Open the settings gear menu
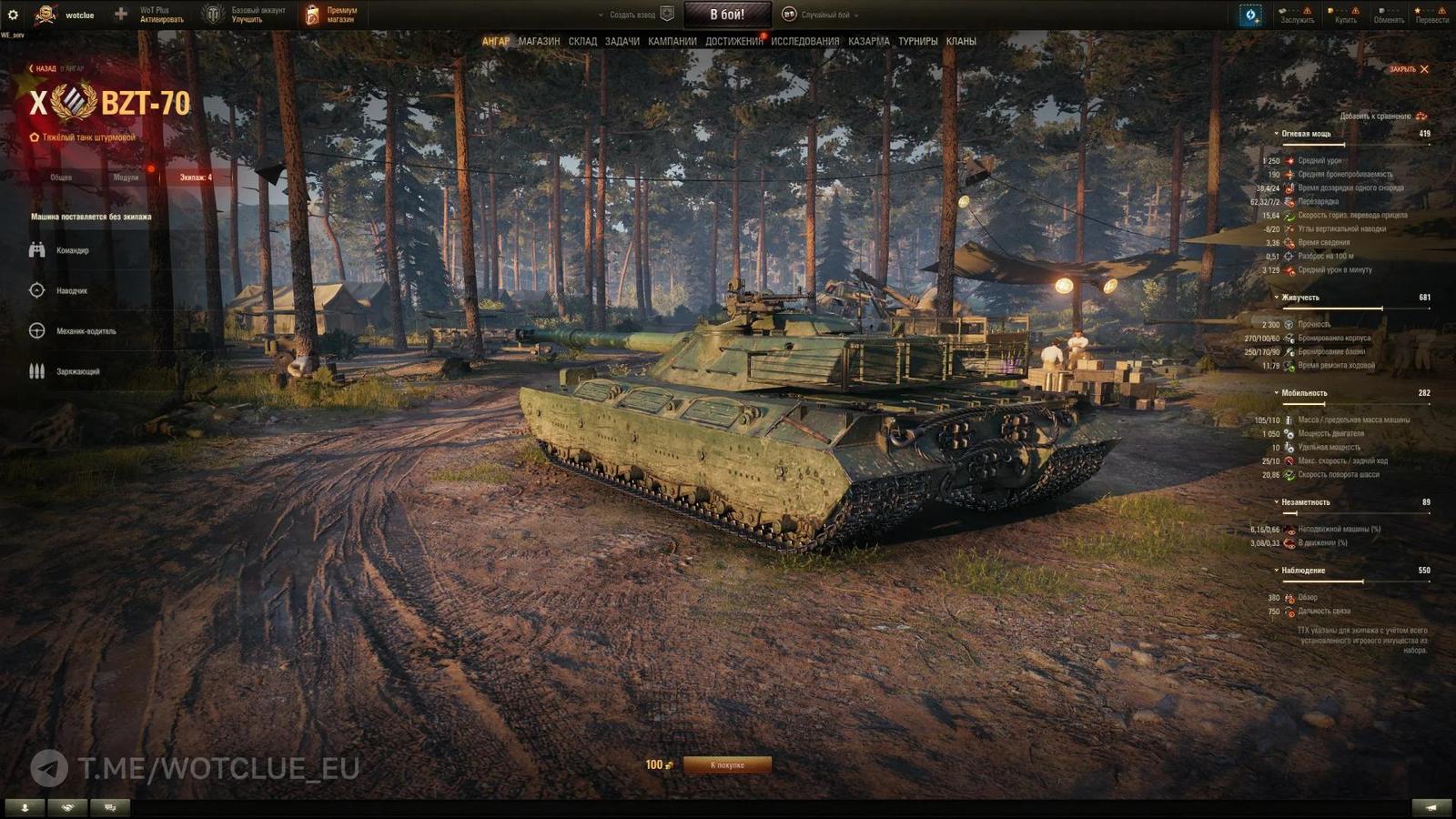1456x819 pixels. (x=13, y=13)
